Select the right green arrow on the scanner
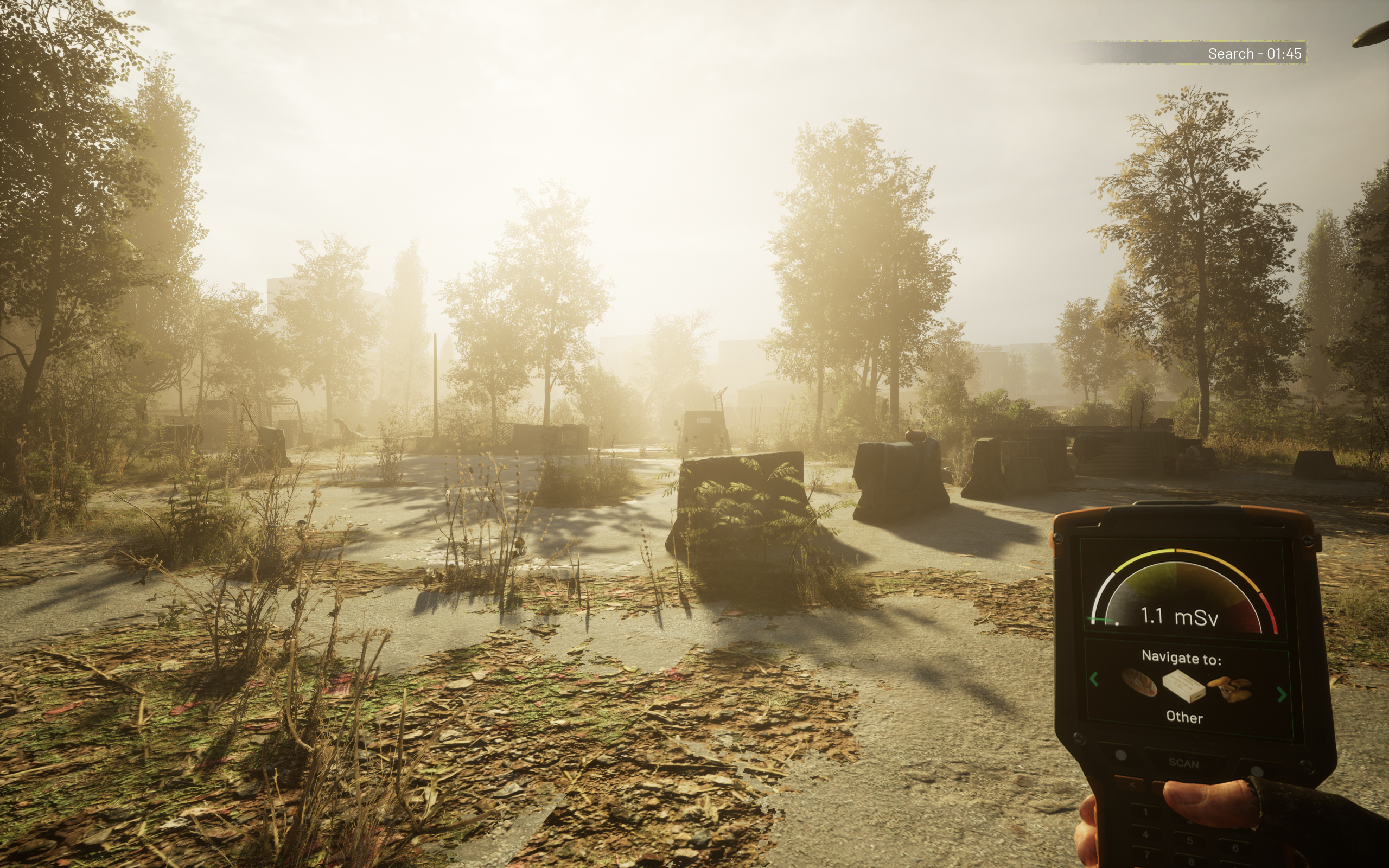This screenshot has height=868, width=1389. point(1282,694)
